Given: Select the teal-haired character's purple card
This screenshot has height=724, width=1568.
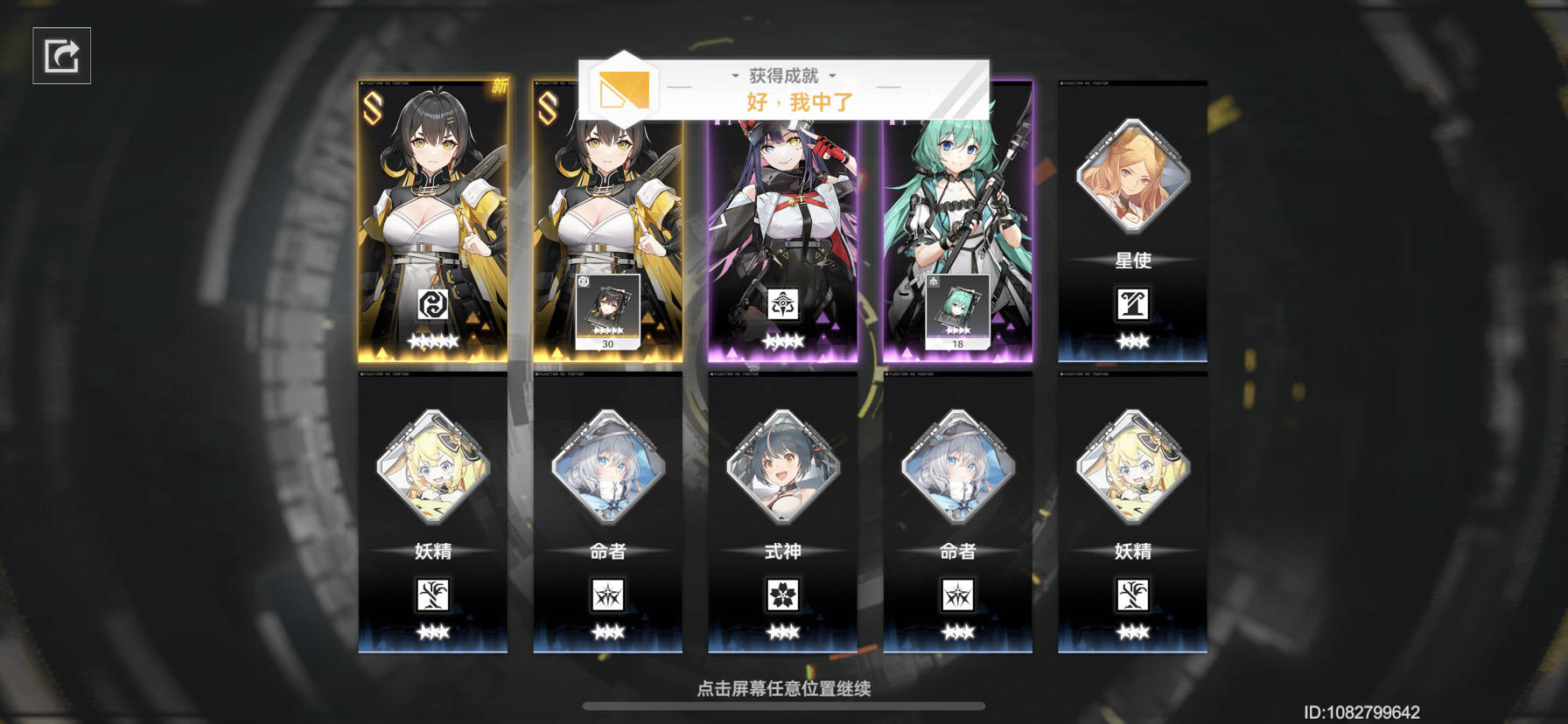Looking at the screenshot, I should tap(957, 201).
